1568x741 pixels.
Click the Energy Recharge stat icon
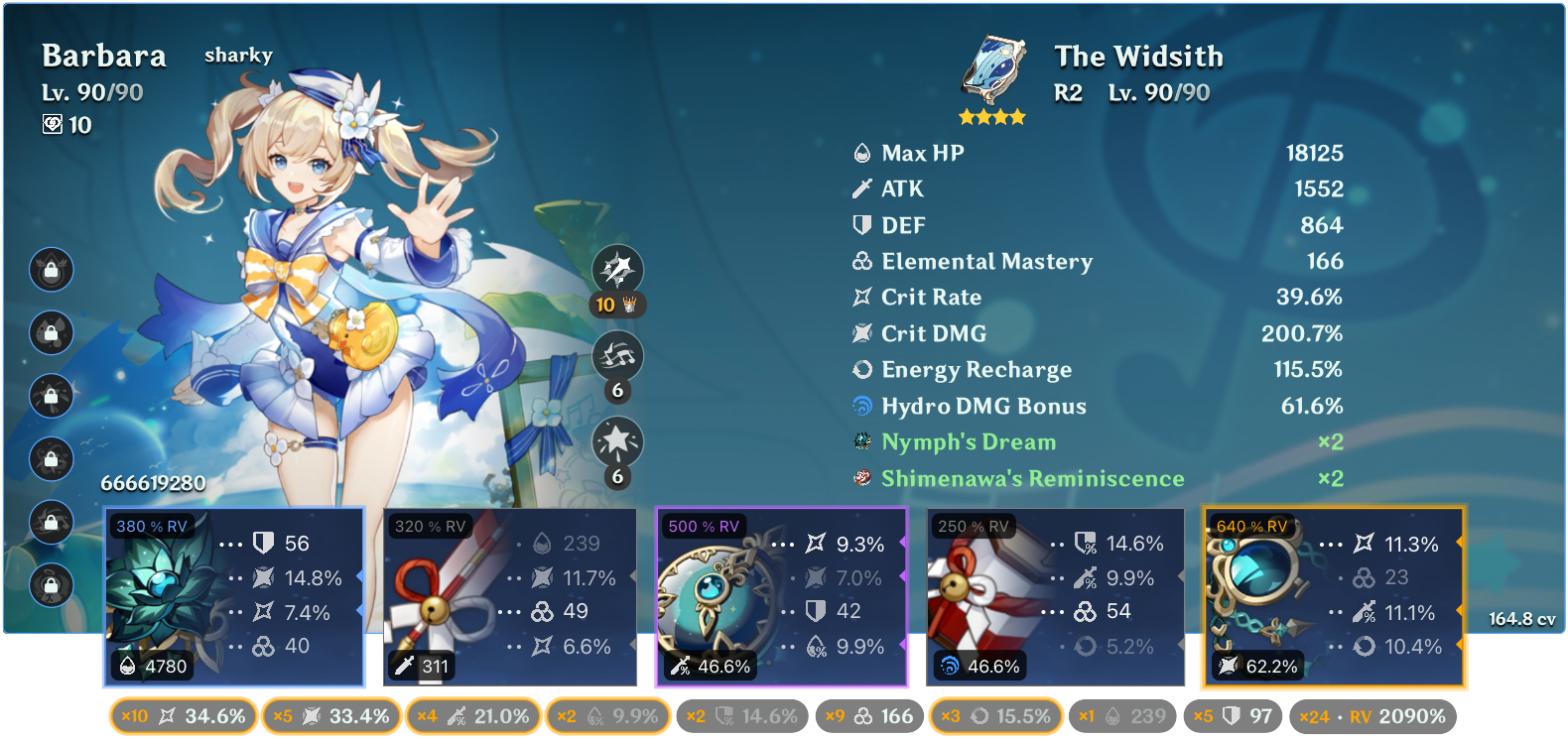(x=861, y=369)
